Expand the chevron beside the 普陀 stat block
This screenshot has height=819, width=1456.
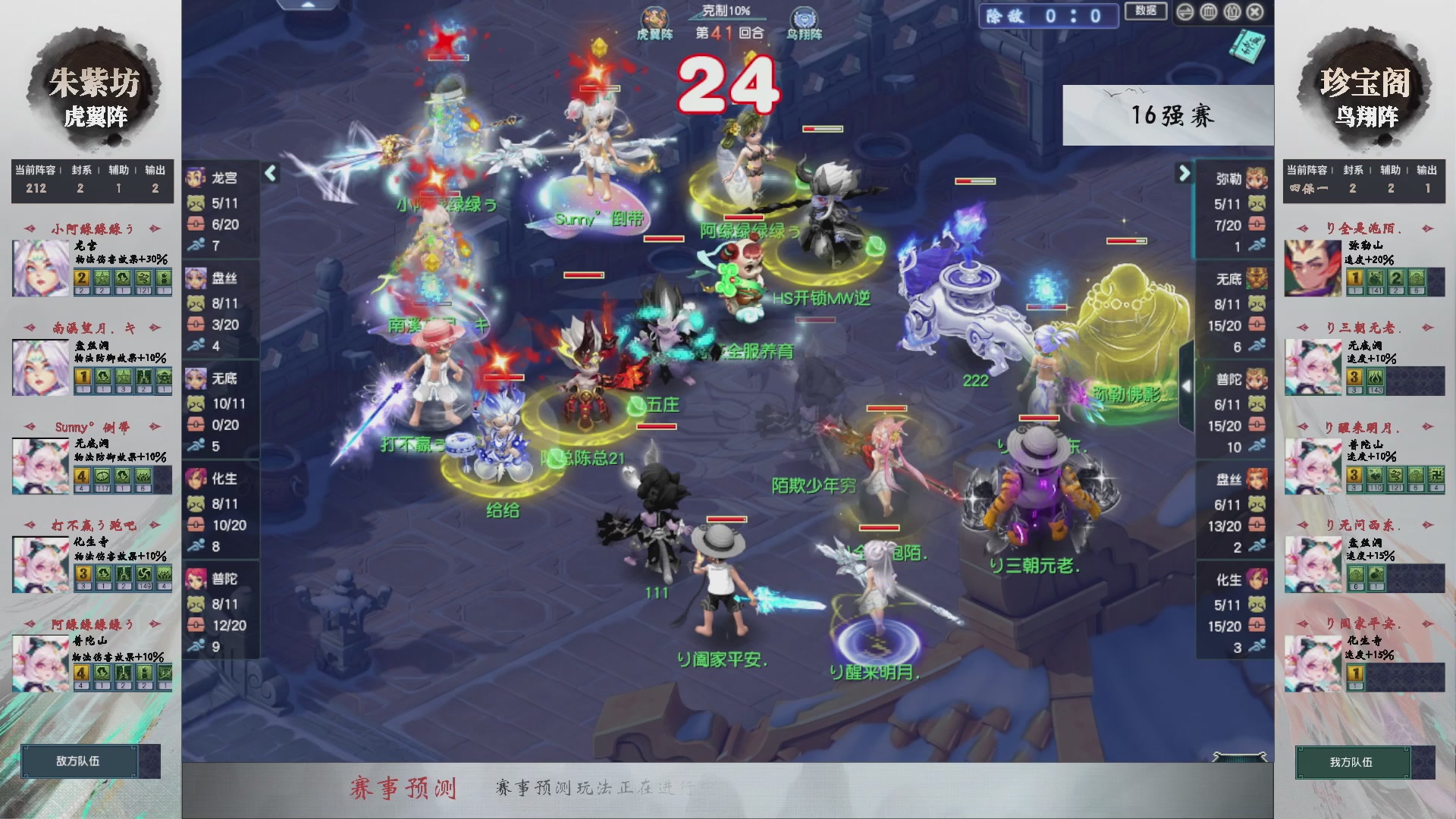(x=1187, y=387)
